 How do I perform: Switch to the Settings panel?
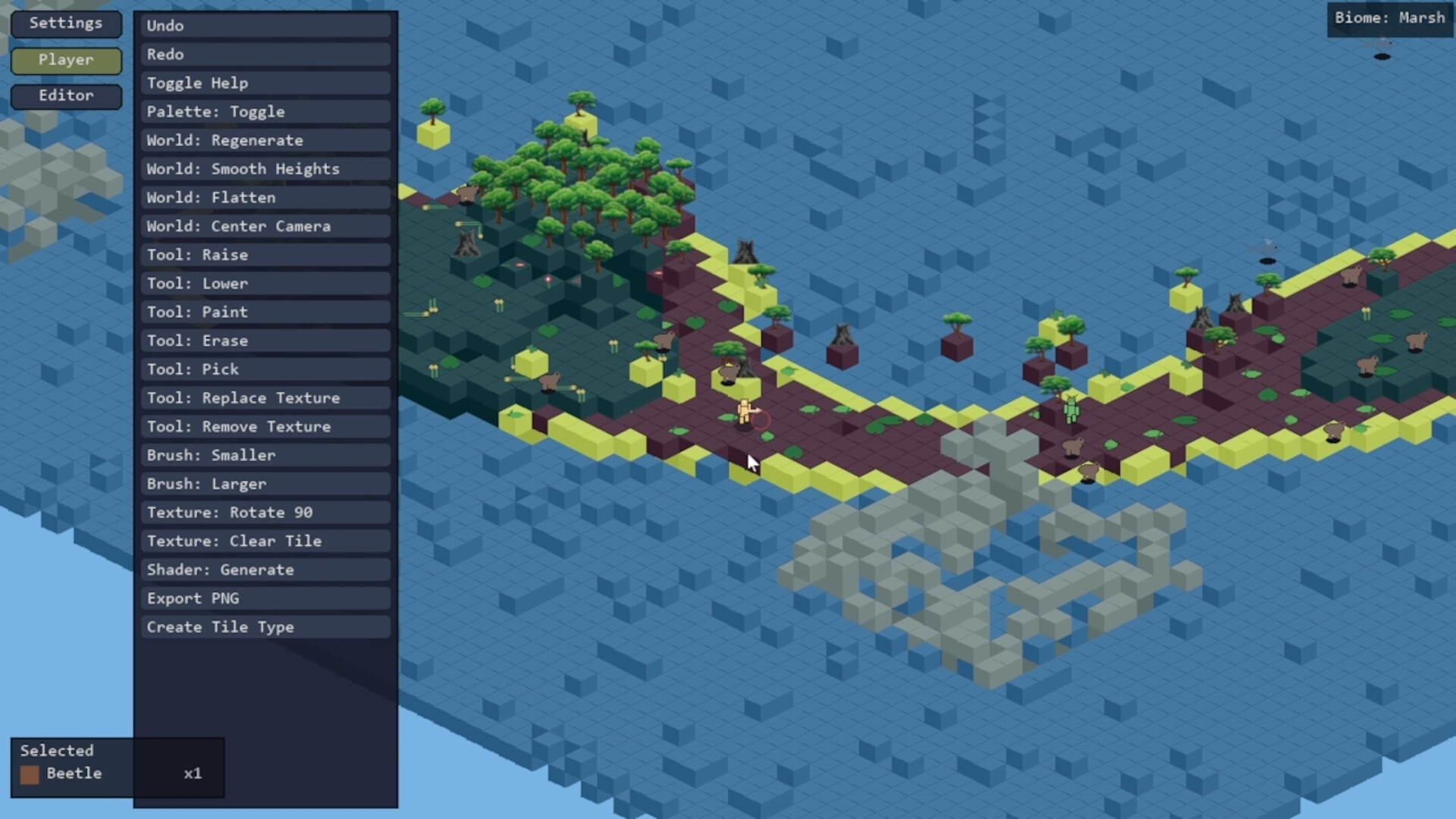click(x=66, y=24)
